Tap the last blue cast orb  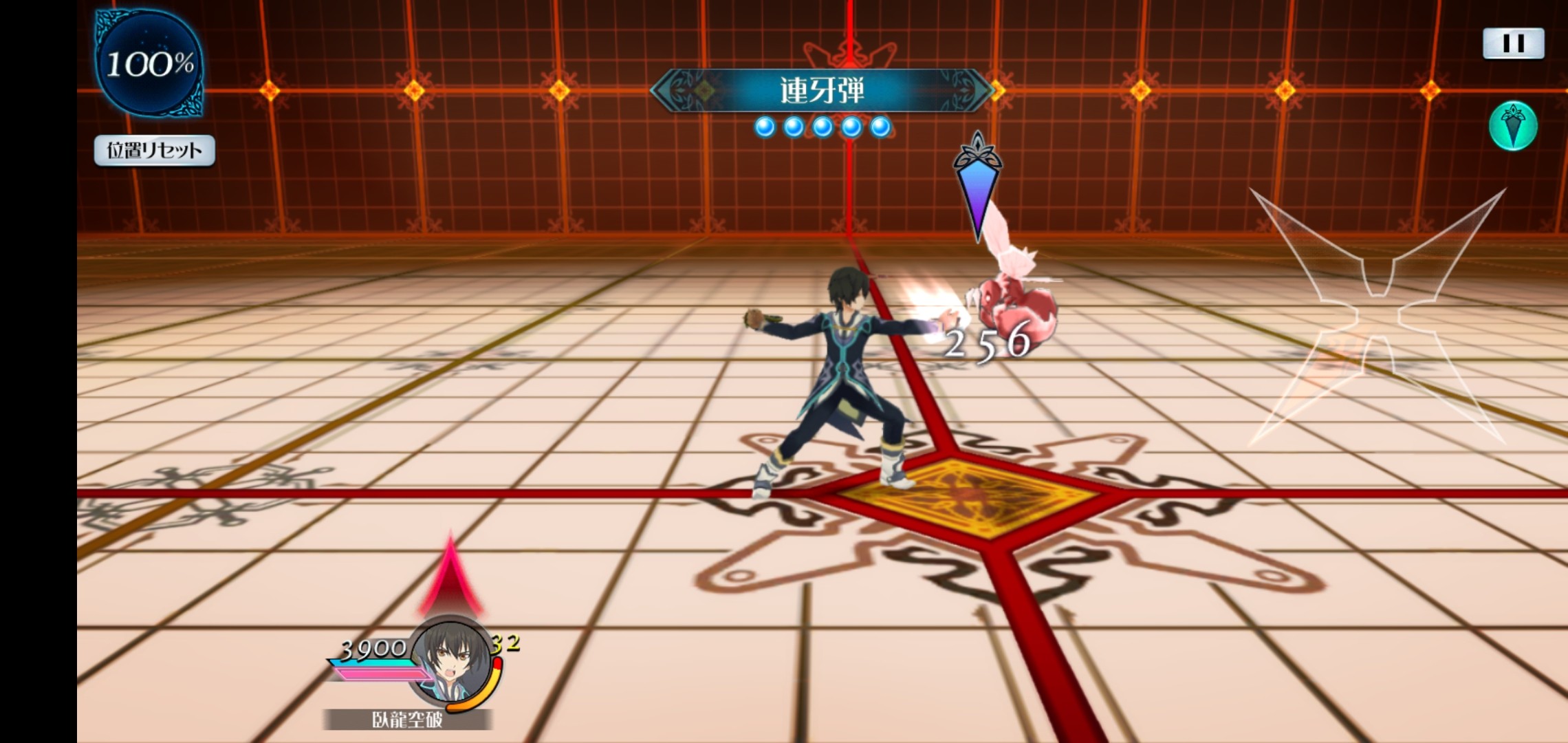click(880, 127)
